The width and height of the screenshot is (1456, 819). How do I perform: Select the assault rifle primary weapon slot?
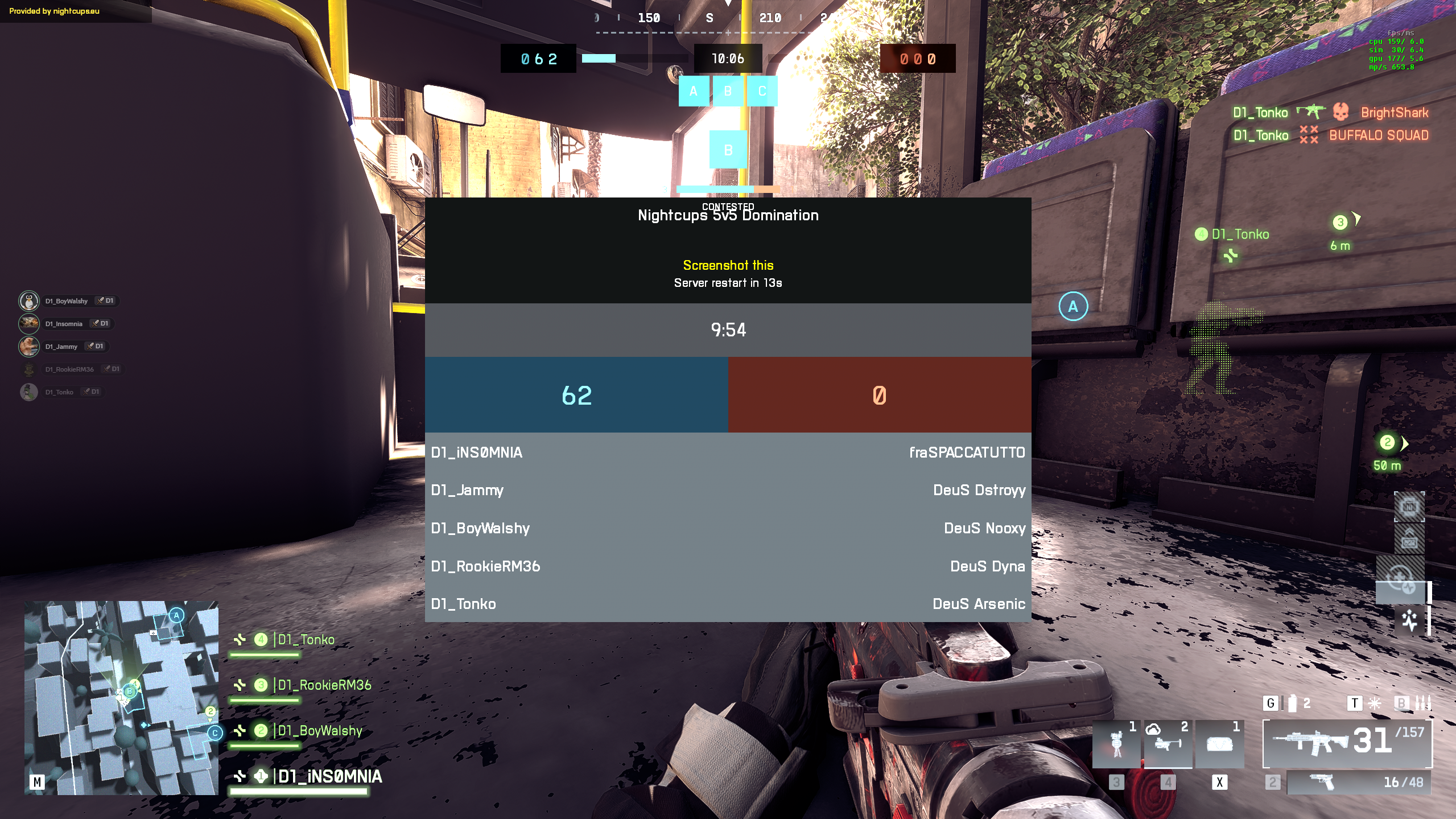coord(1347,743)
